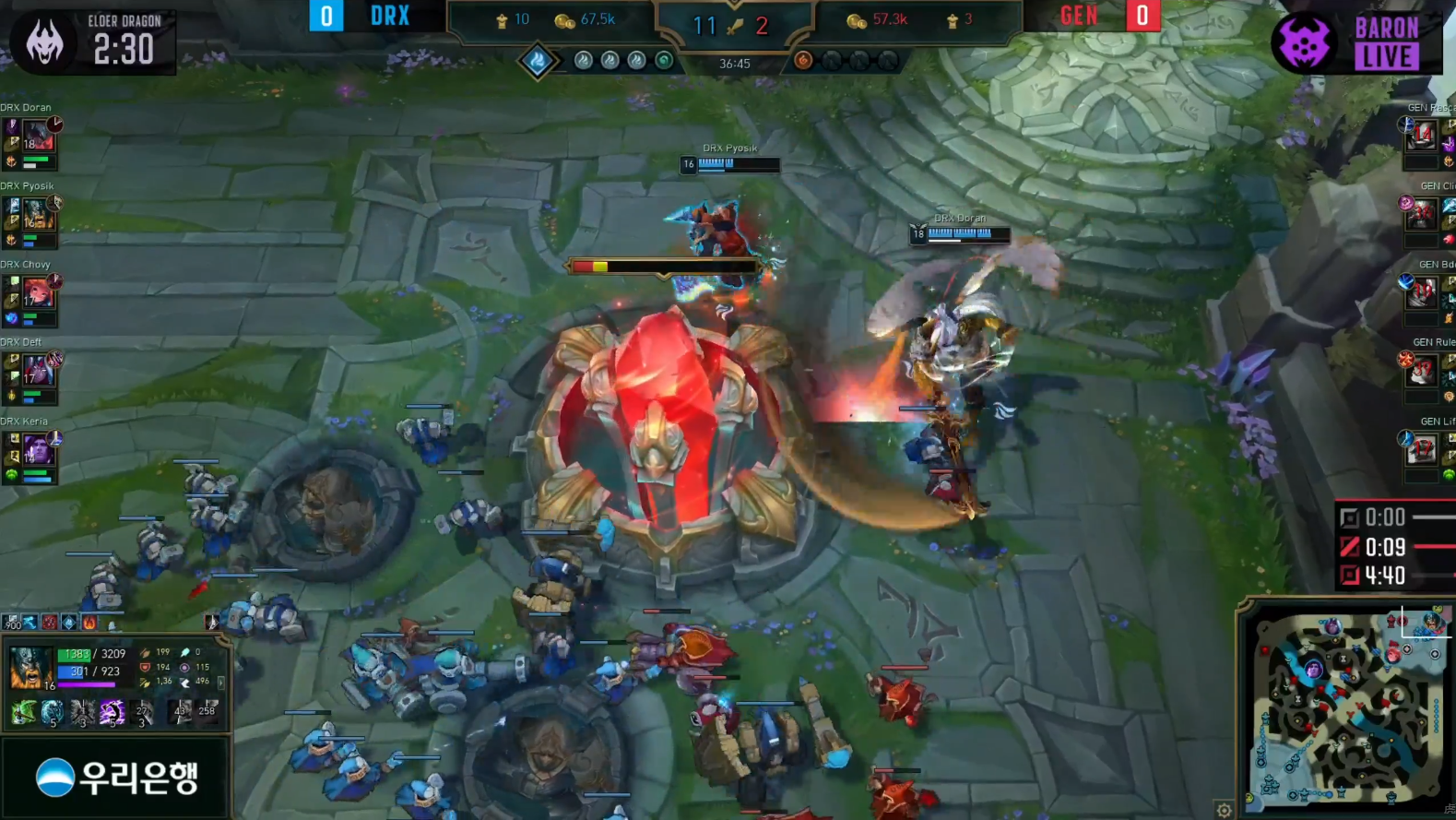Viewport: 1456px width, 820px height.
Task: Click the Elder Dragon timer panel
Action: click(x=90, y=42)
